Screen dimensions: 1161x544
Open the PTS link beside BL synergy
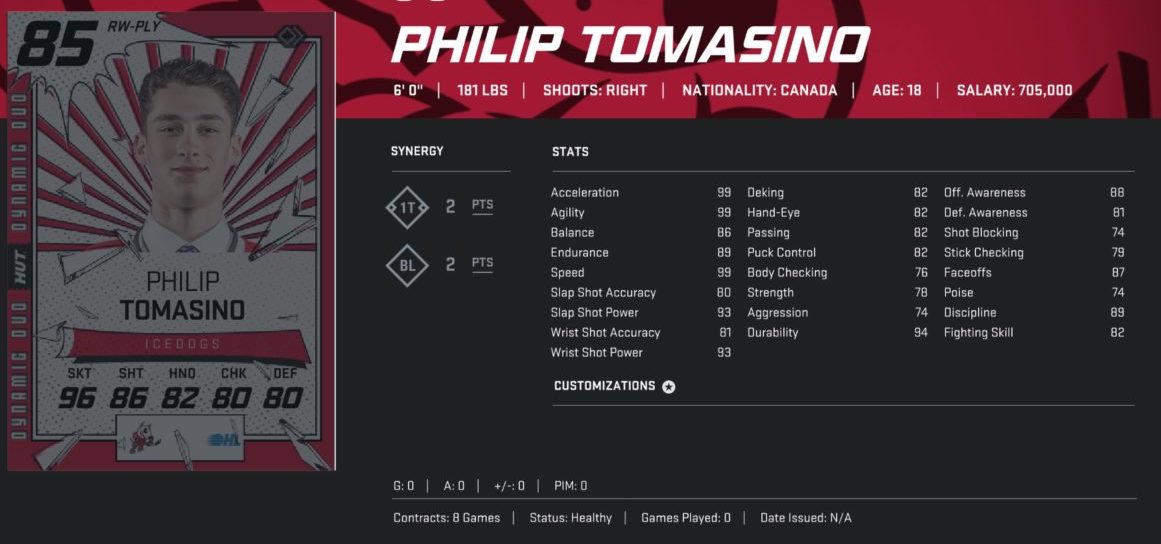coord(483,264)
